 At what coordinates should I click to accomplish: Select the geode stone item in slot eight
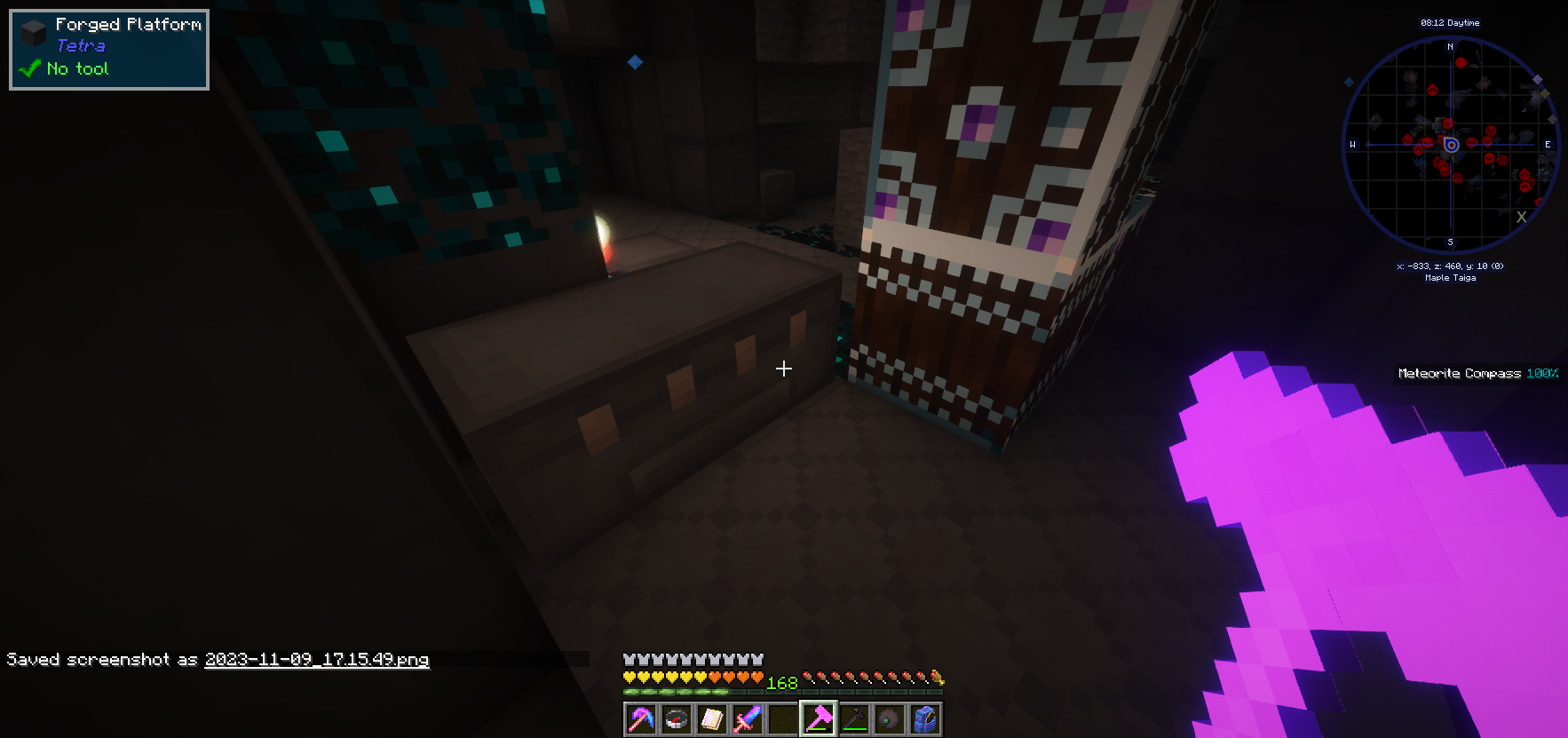tap(889, 718)
